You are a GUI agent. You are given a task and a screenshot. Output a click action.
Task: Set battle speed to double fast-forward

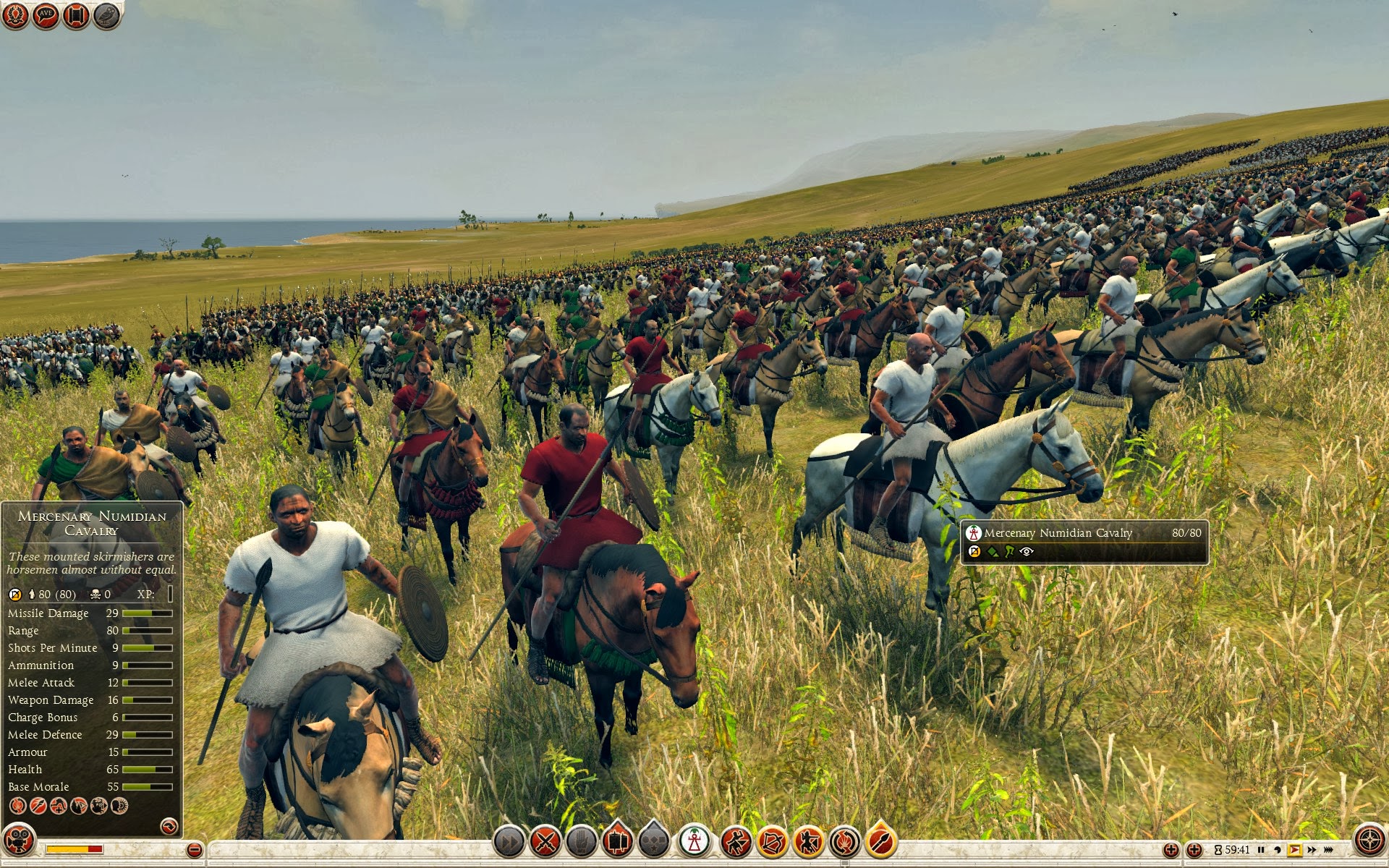(x=1312, y=850)
